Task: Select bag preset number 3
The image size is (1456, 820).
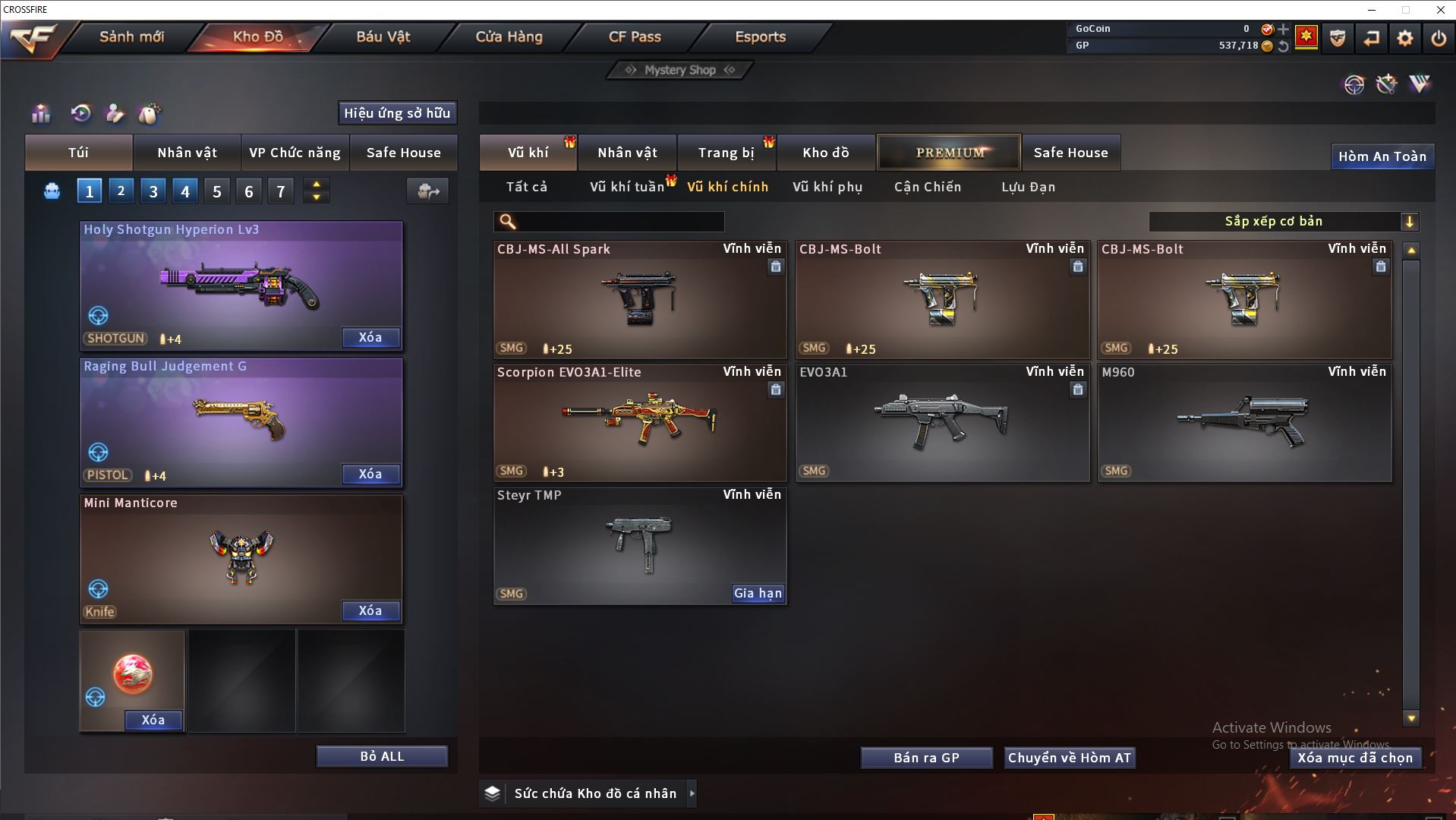Action: coord(153,191)
